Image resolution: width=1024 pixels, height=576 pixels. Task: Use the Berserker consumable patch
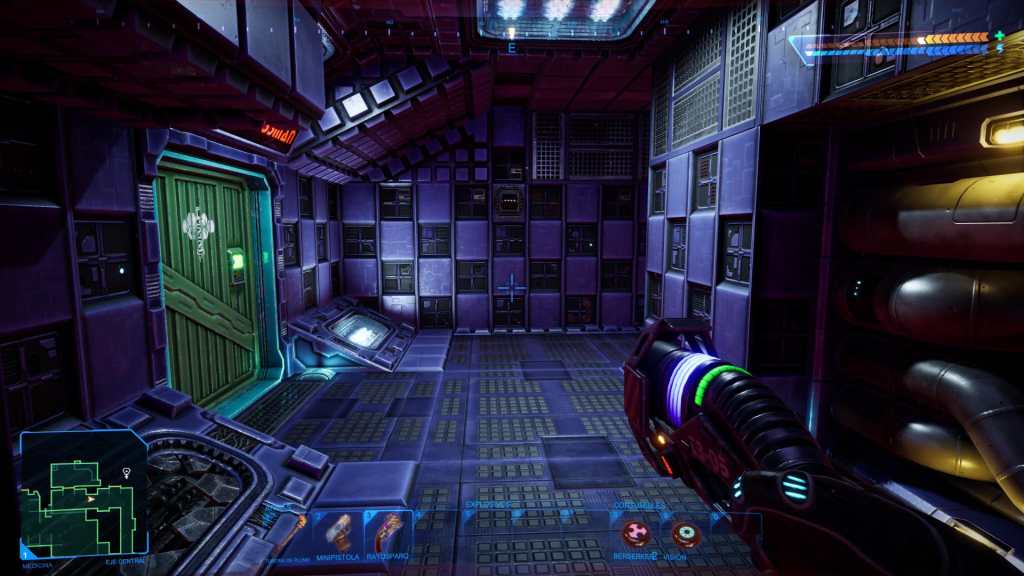pos(635,535)
